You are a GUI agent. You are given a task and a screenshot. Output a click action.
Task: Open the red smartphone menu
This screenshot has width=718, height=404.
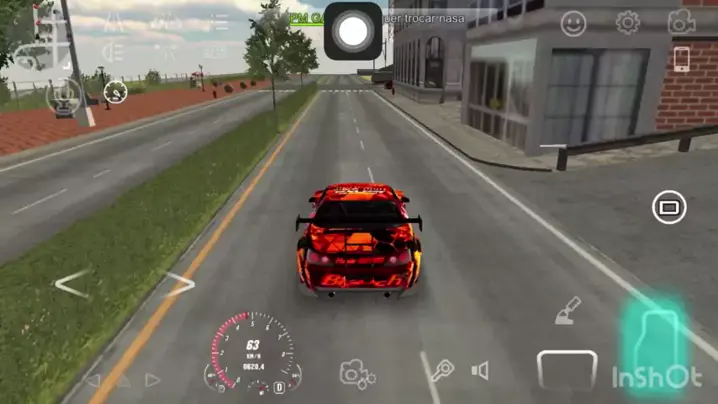tap(682, 59)
